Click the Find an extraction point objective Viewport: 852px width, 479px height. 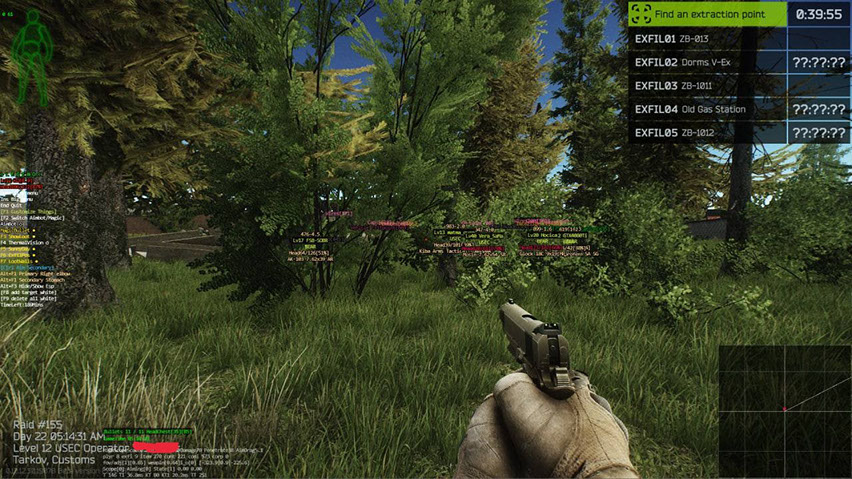coord(707,14)
